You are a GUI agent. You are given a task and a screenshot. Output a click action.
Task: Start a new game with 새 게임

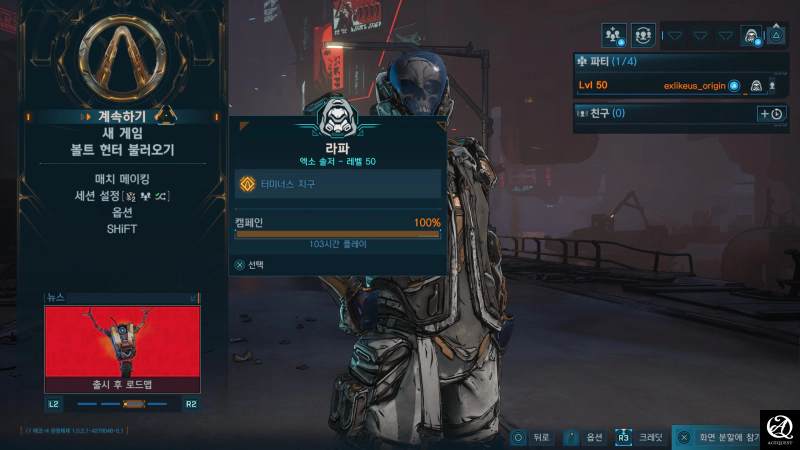coord(121,133)
